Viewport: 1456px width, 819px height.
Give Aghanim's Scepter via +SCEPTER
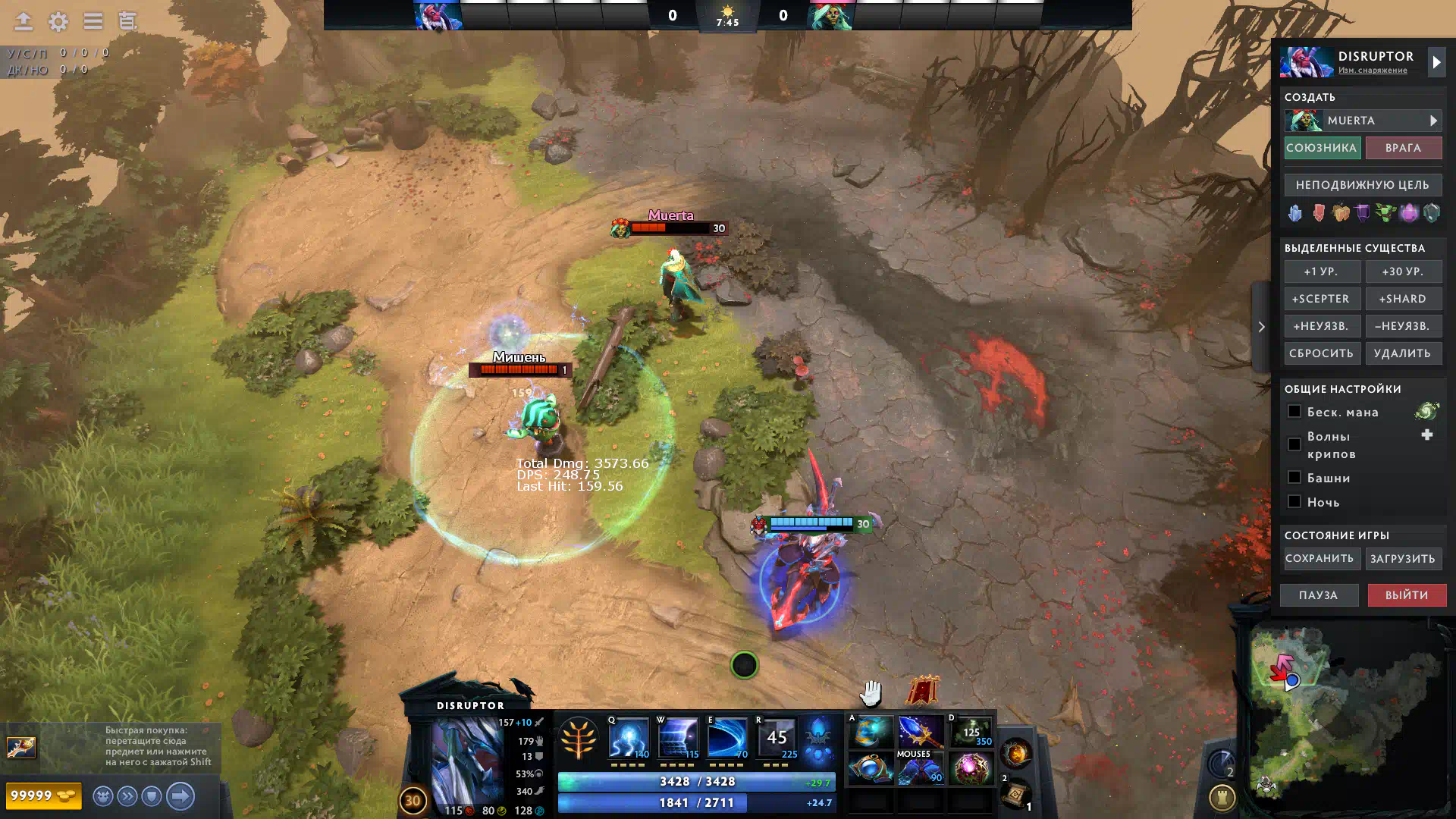tap(1321, 299)
